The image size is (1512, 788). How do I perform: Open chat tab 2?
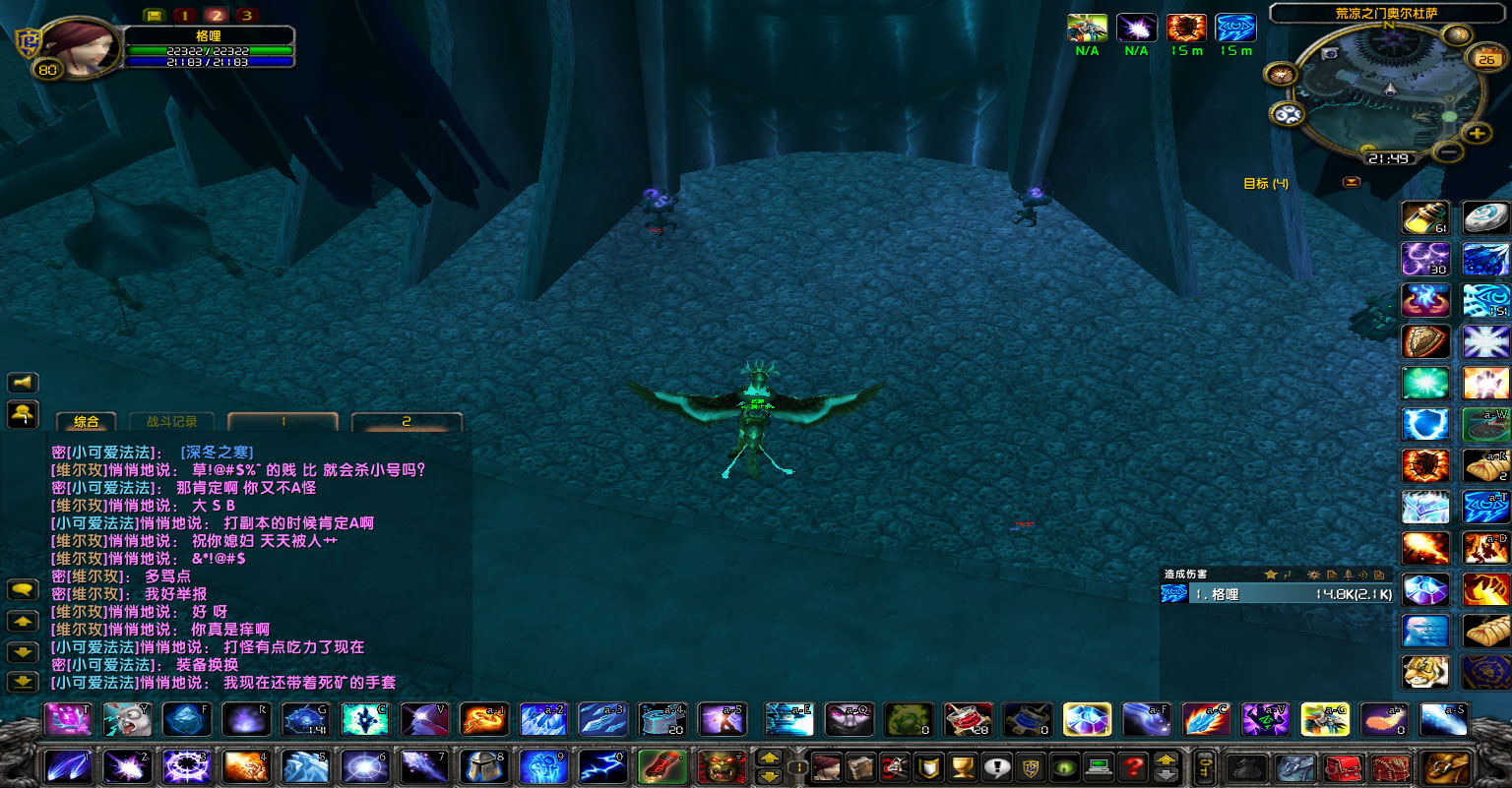coord(406,420)
